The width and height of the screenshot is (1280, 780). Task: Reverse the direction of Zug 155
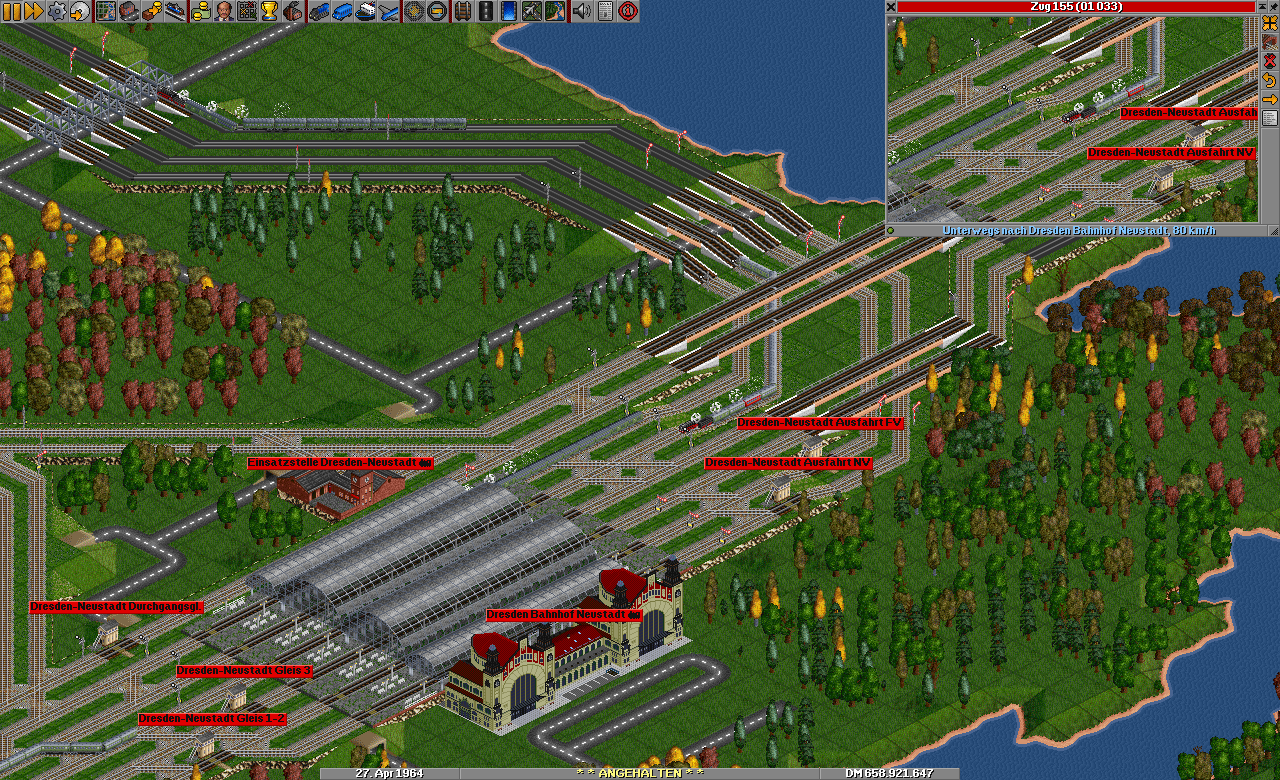click(x=1270, y=80)
